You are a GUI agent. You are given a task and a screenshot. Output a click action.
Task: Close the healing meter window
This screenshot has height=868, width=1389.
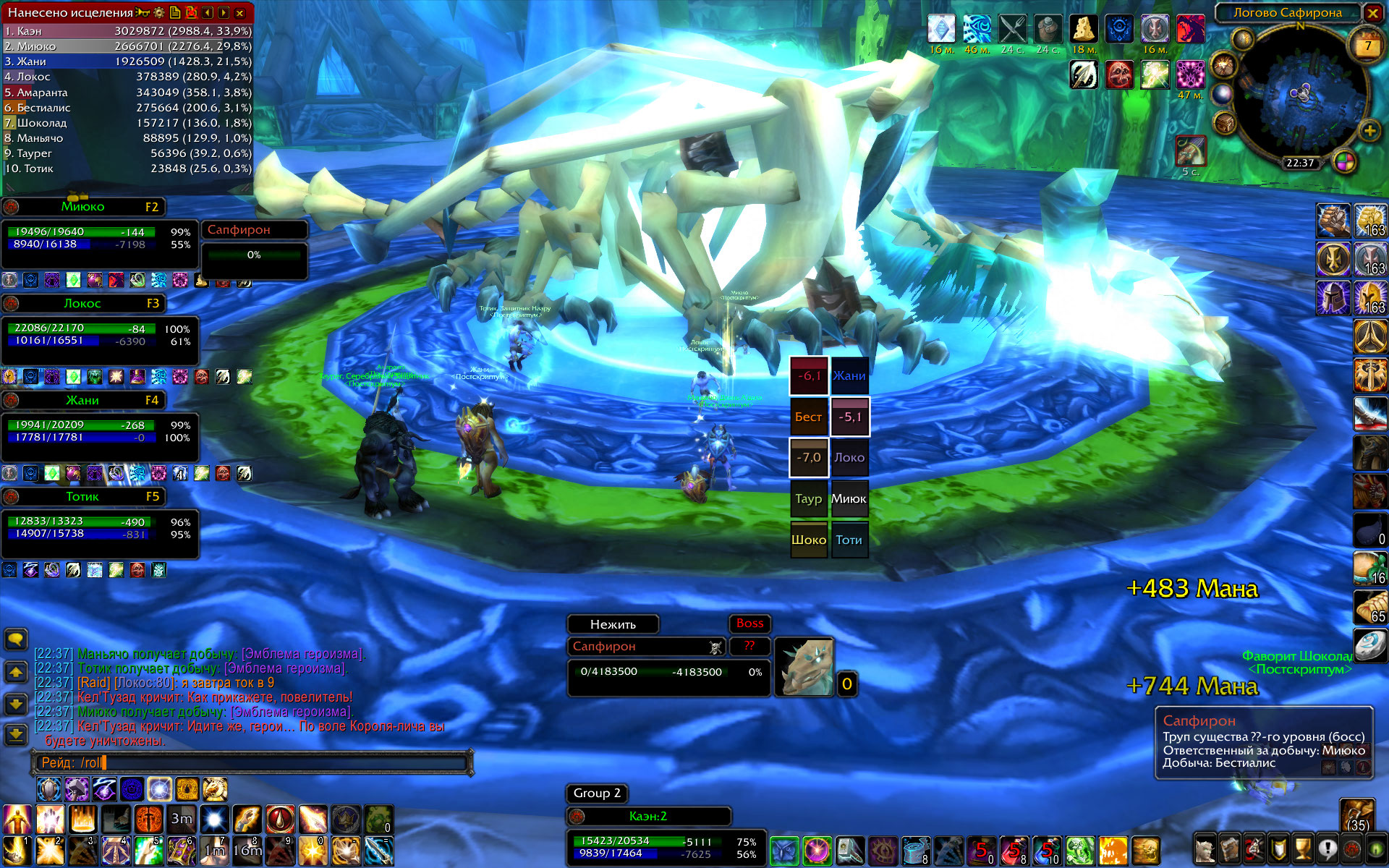(240, 12)
